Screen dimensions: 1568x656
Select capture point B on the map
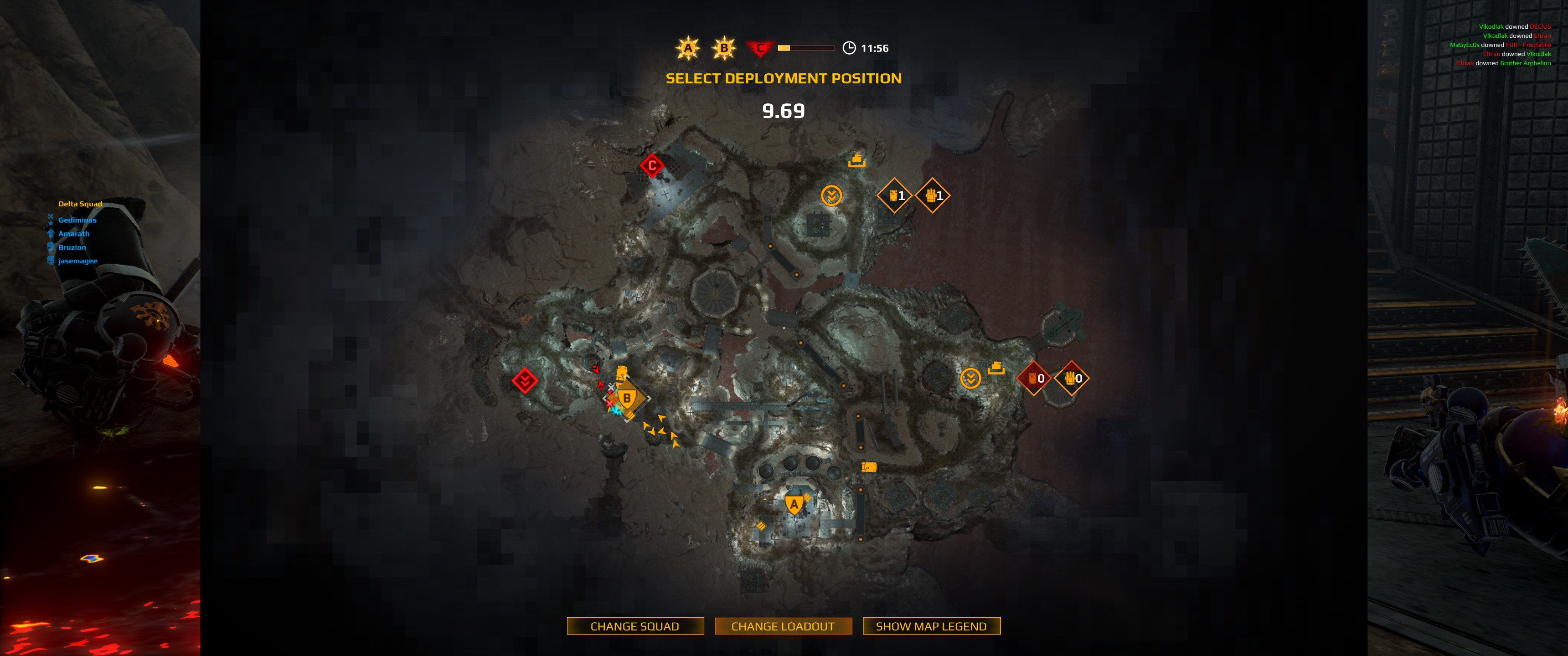[627, 399]
